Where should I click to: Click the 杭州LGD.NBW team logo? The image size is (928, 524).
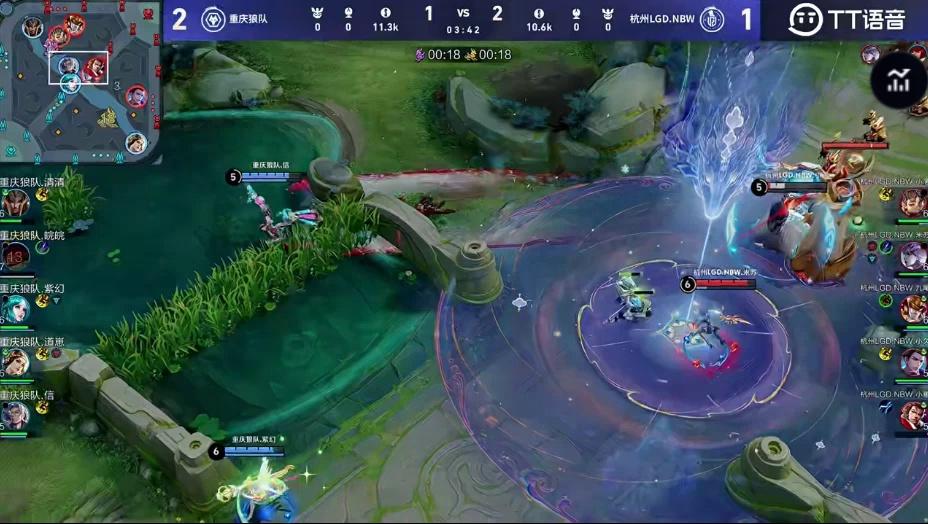pos(711,19)
